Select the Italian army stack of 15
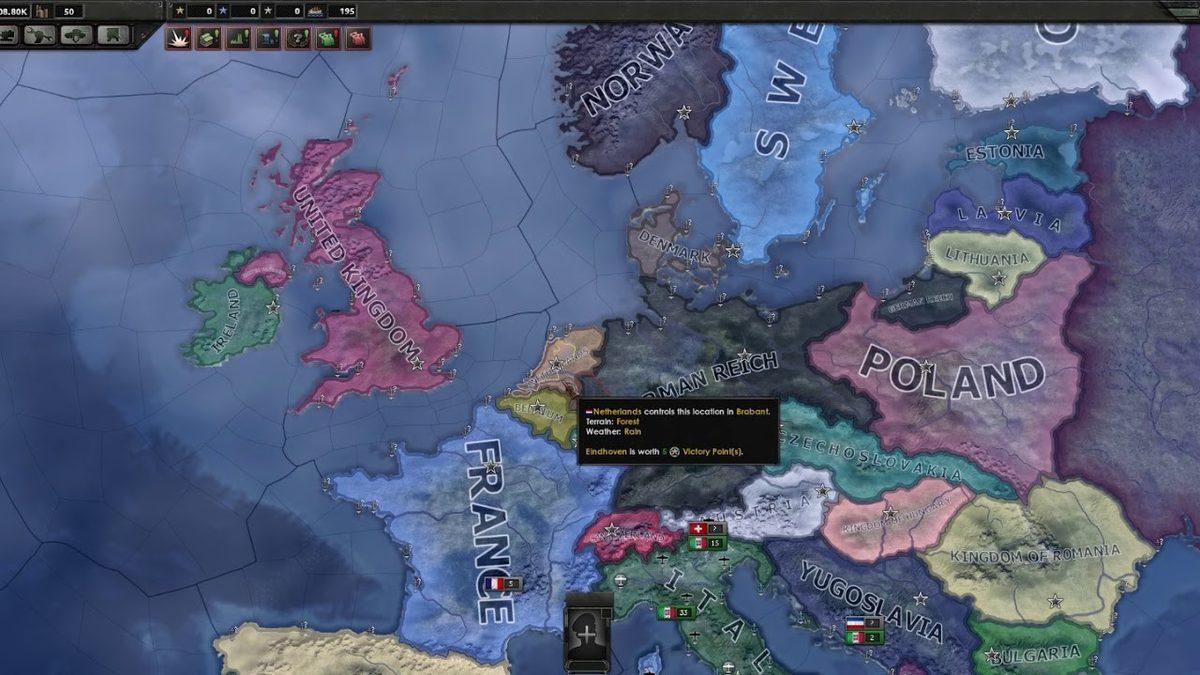Viewport: 1200px width, 675px height. point(707,543)
